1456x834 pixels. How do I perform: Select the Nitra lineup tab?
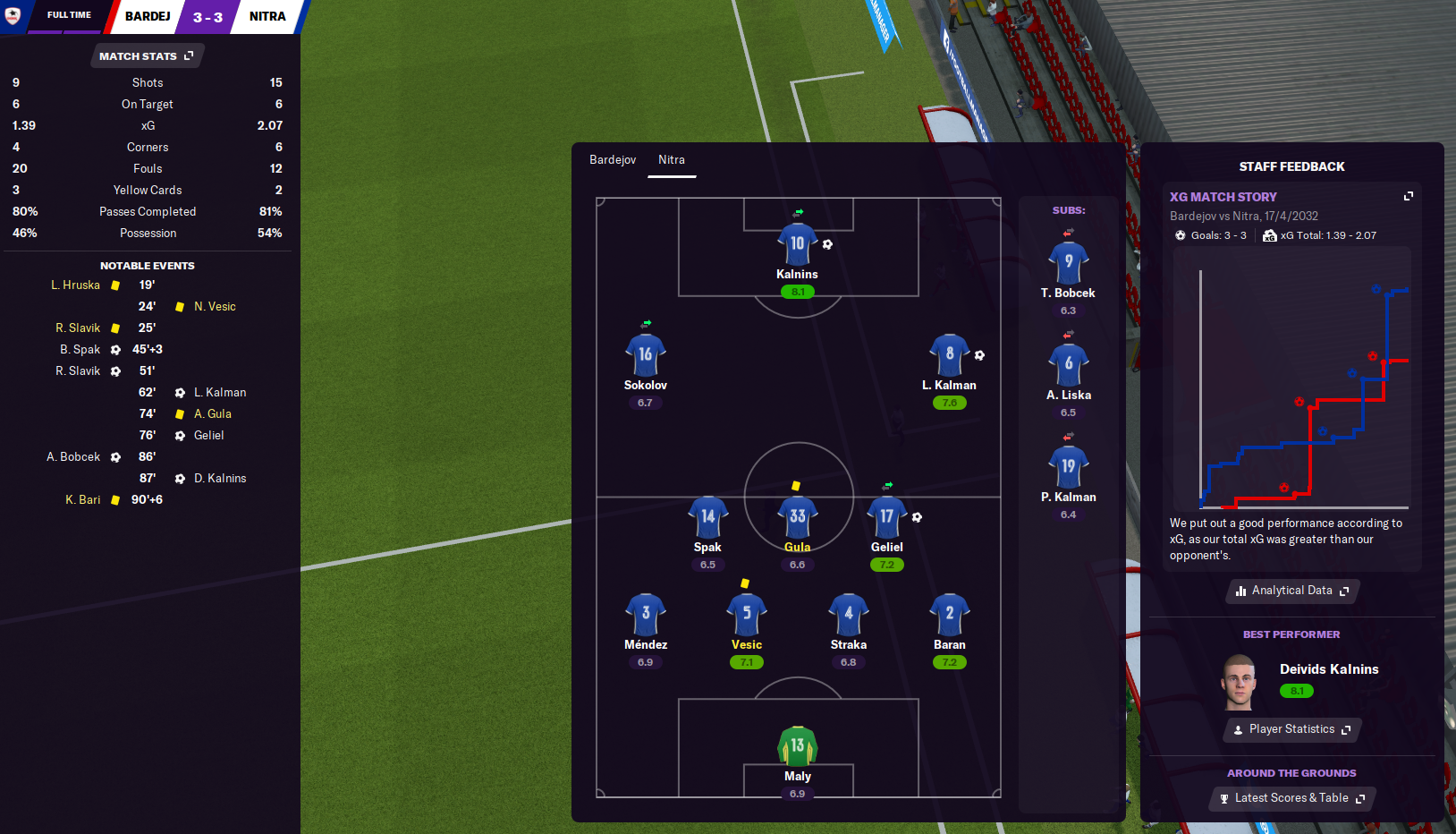tap(672, 160)
